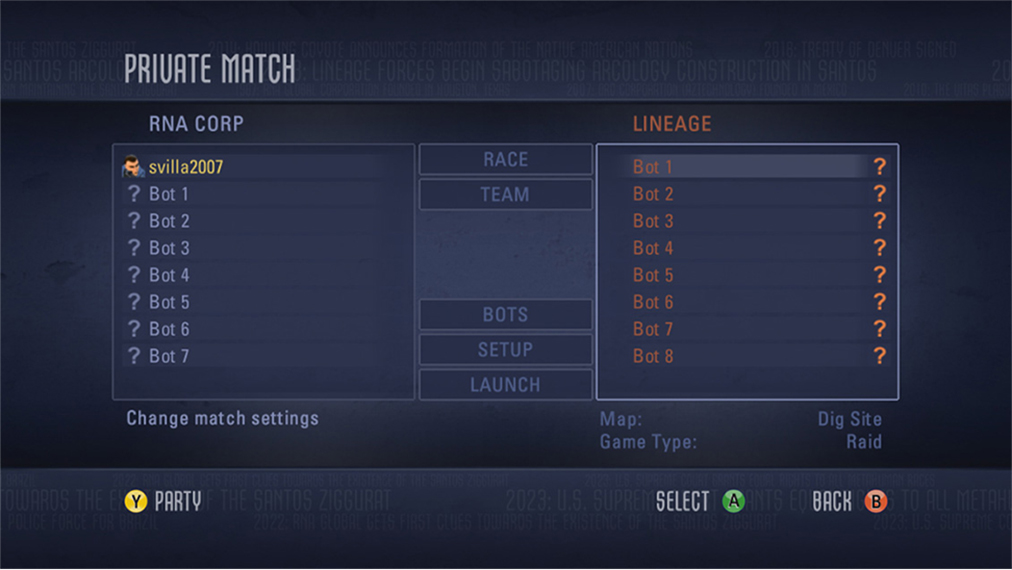1012x570 pixels.
Task: Open the RACE option
Action: (505, 160)
